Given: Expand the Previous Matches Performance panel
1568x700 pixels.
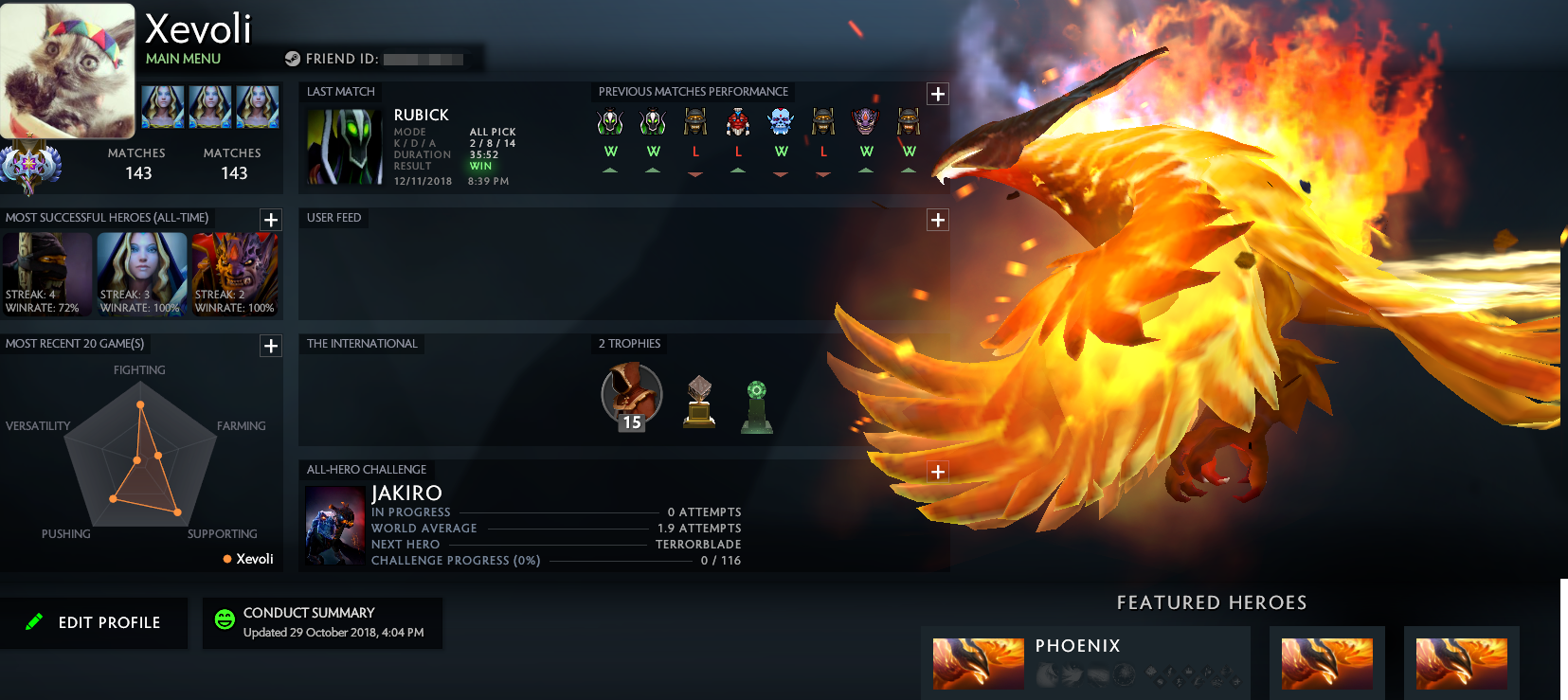Looking at the screenshot, I should coord(937,93).
